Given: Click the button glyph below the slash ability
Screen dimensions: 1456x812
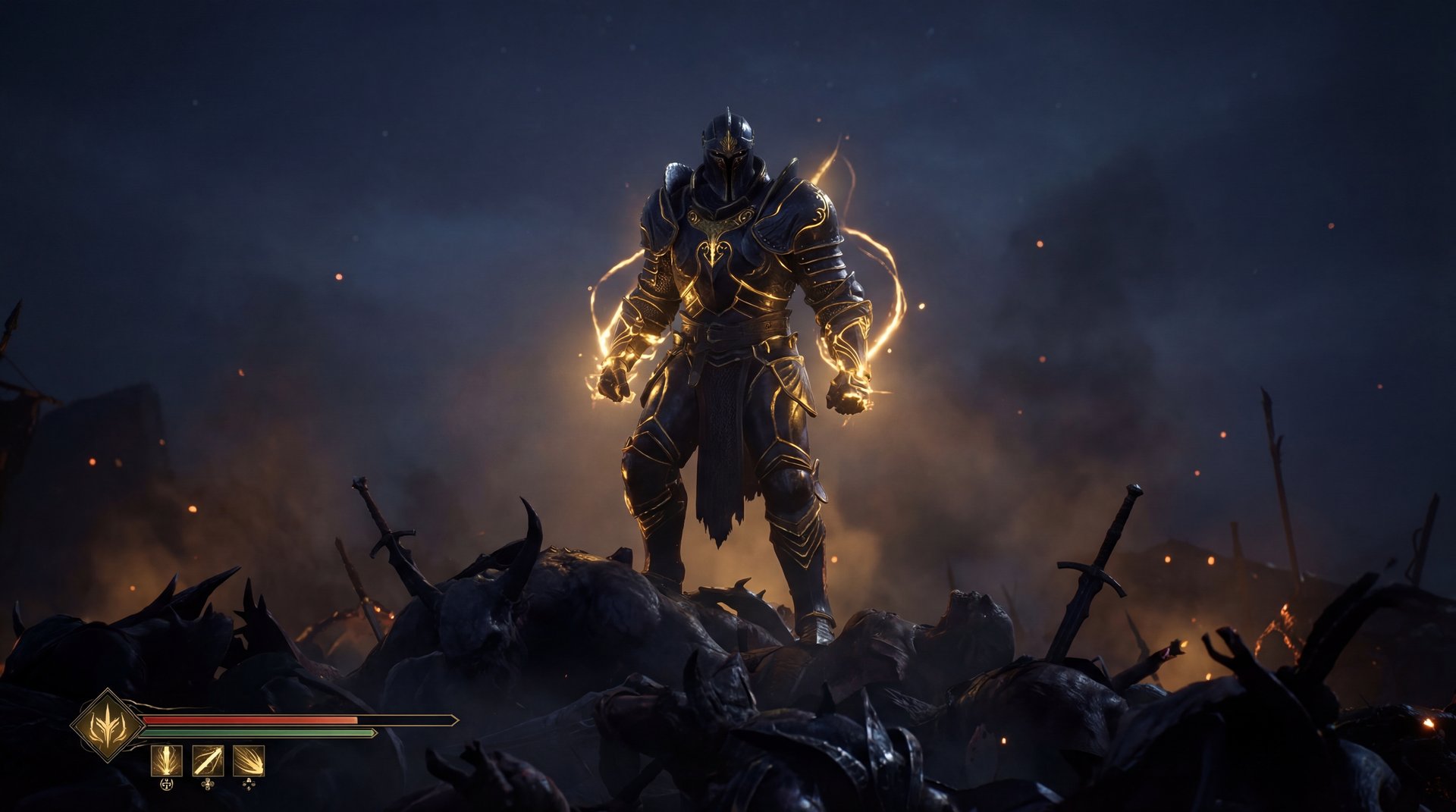Looking at the screenshot, I should [x=208, y=785].
